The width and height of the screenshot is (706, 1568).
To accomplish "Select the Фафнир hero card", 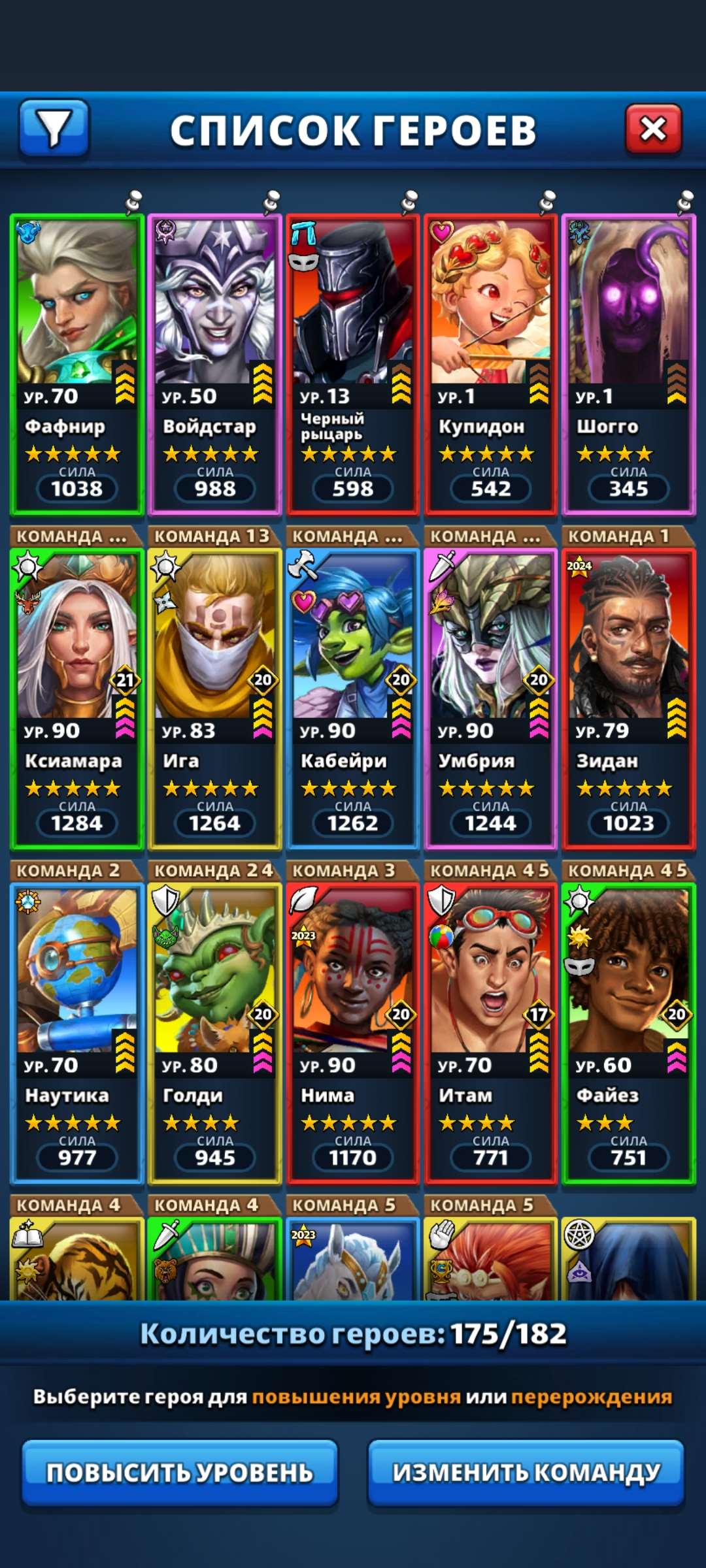I will point(77,365).
